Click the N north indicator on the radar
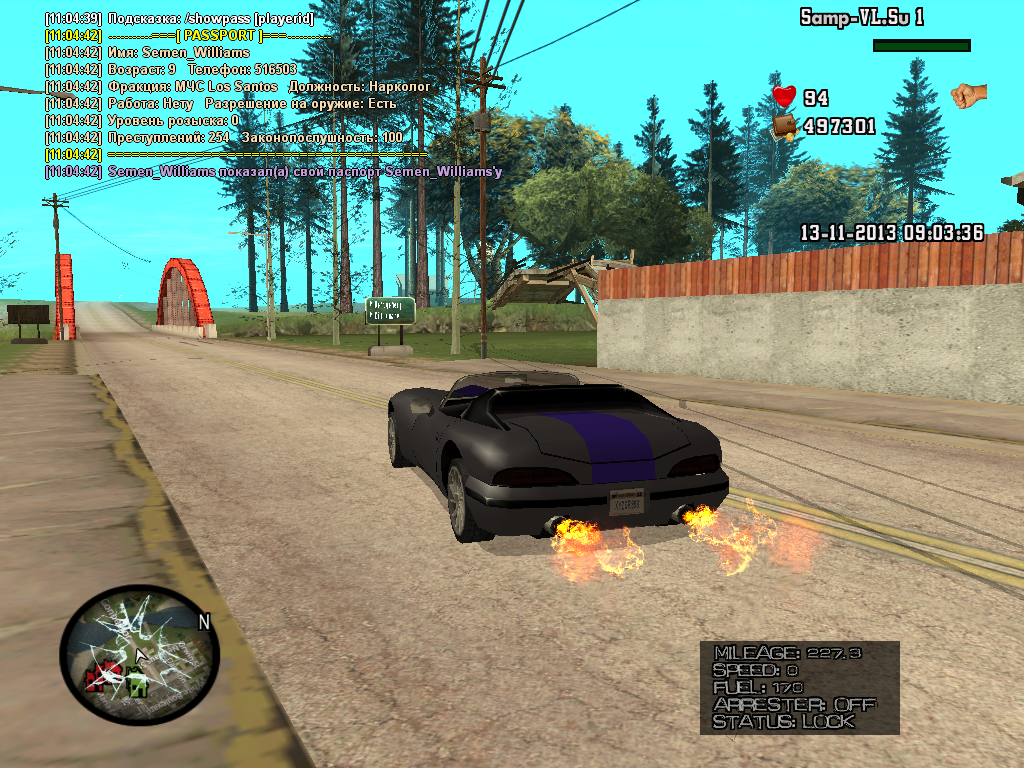 pos(204,622)
